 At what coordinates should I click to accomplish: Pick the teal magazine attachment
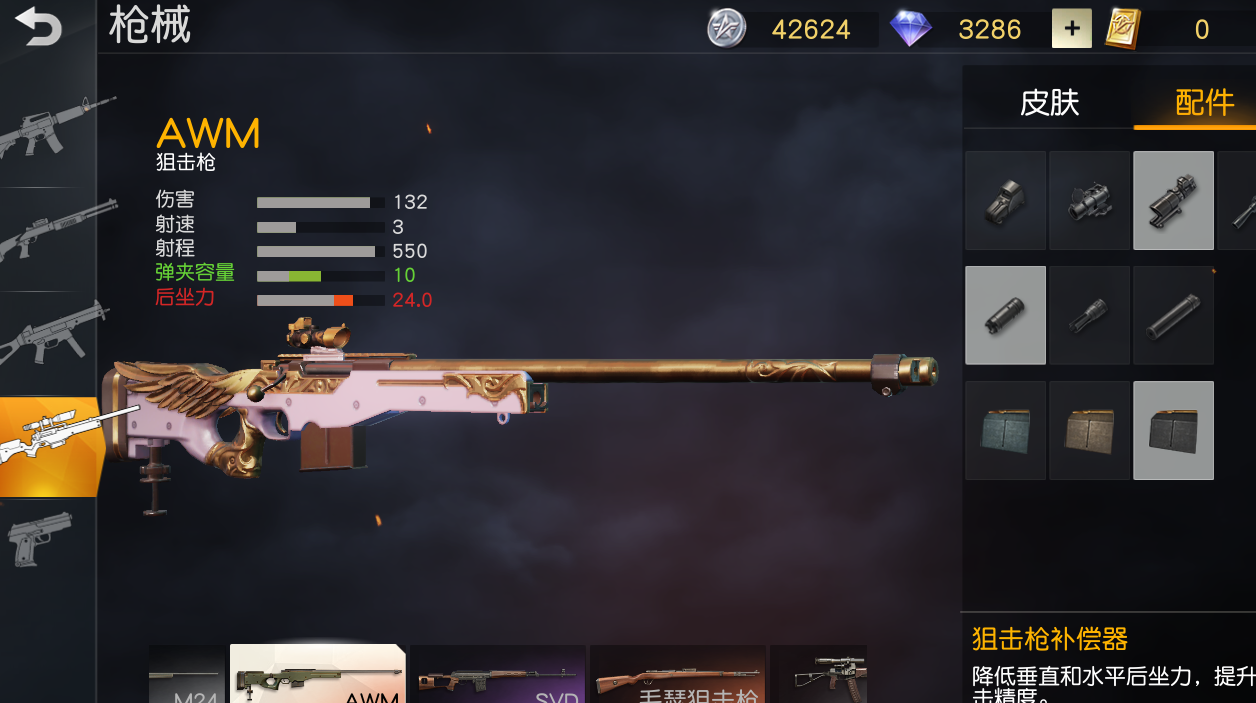pos(1005,430)
